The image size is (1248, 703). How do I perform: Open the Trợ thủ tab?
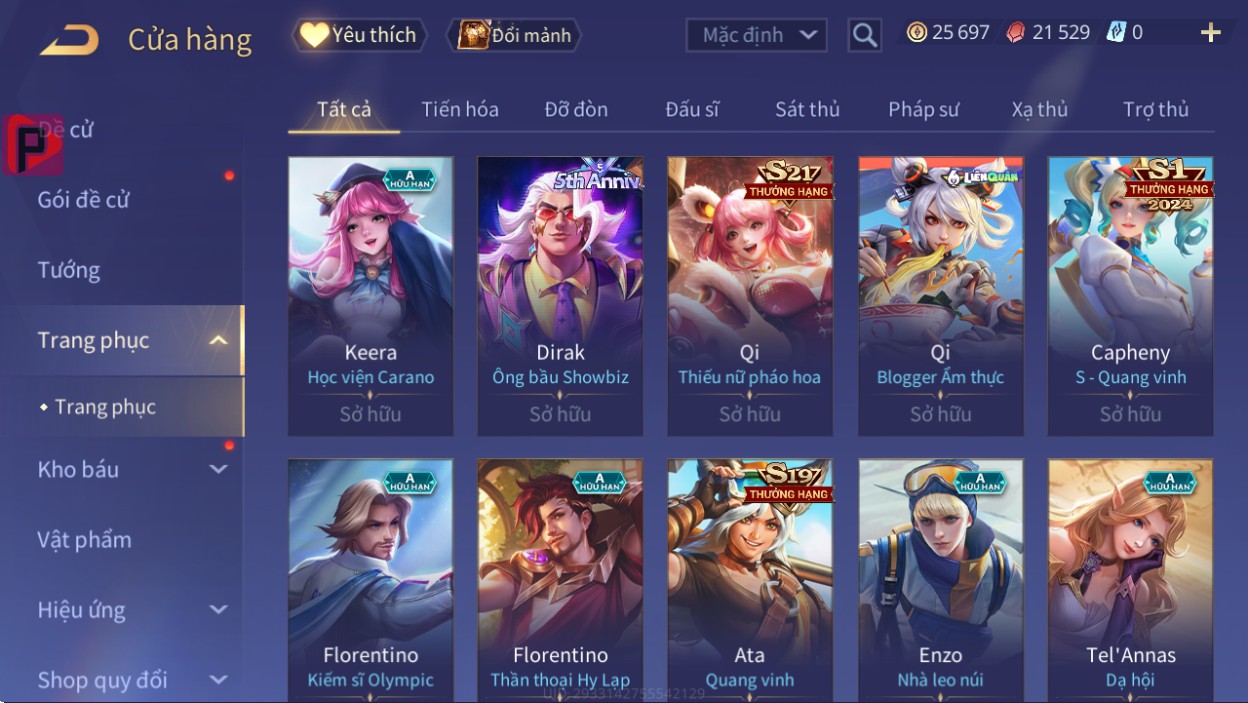pos(1155,109)
